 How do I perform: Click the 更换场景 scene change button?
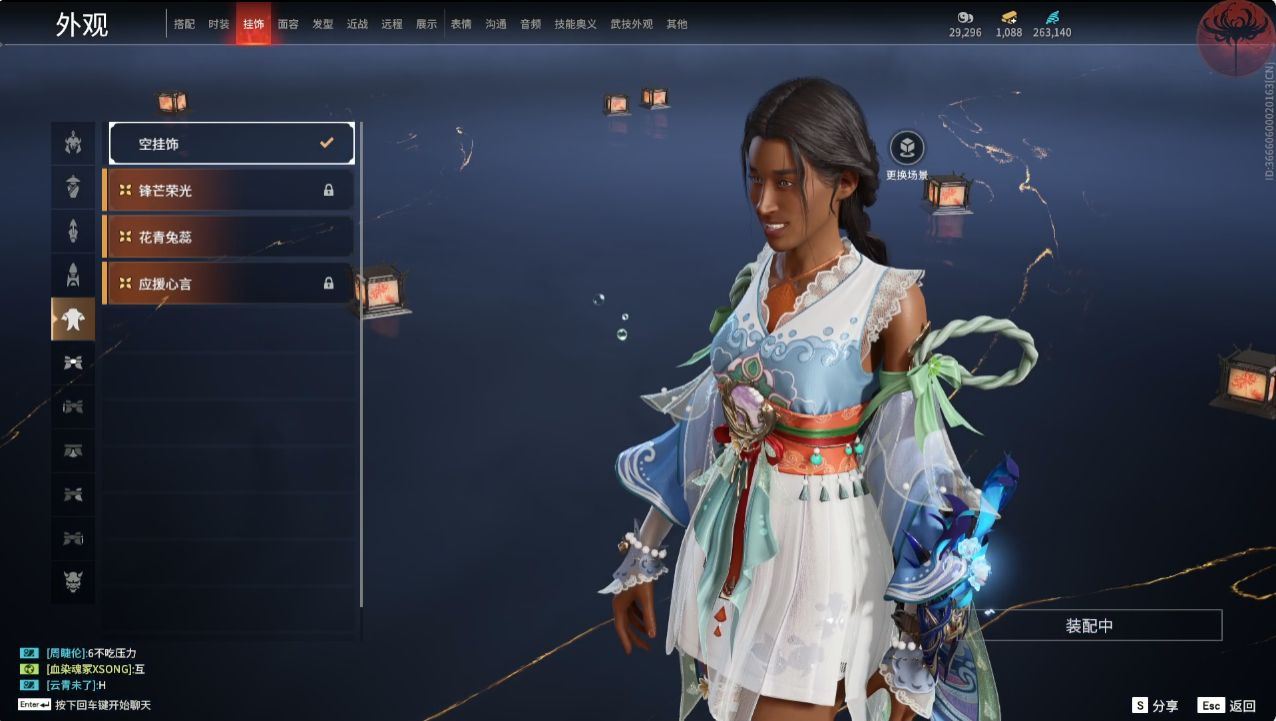907,149
